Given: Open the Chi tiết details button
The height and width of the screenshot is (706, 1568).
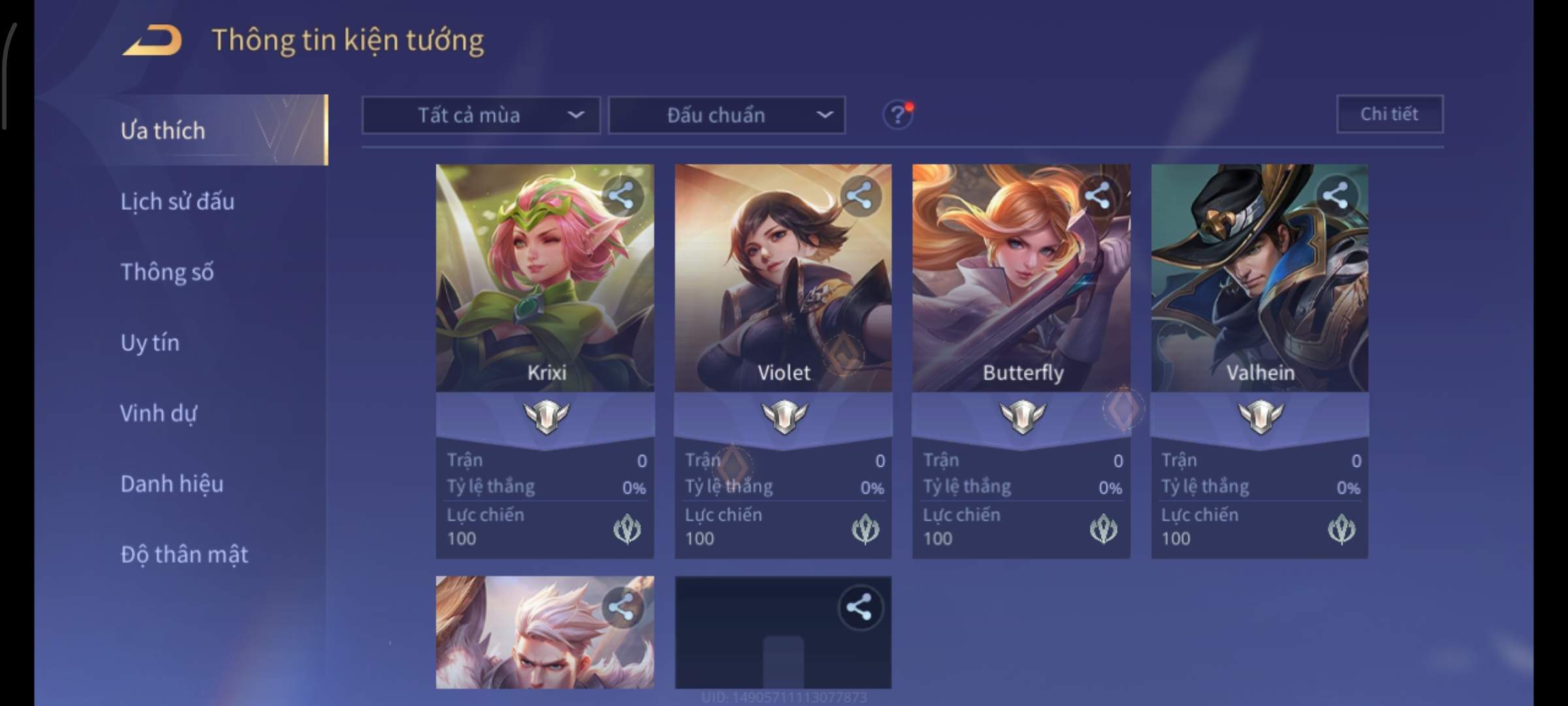Looking at the screenshot, I should [x=1390, y=114].
